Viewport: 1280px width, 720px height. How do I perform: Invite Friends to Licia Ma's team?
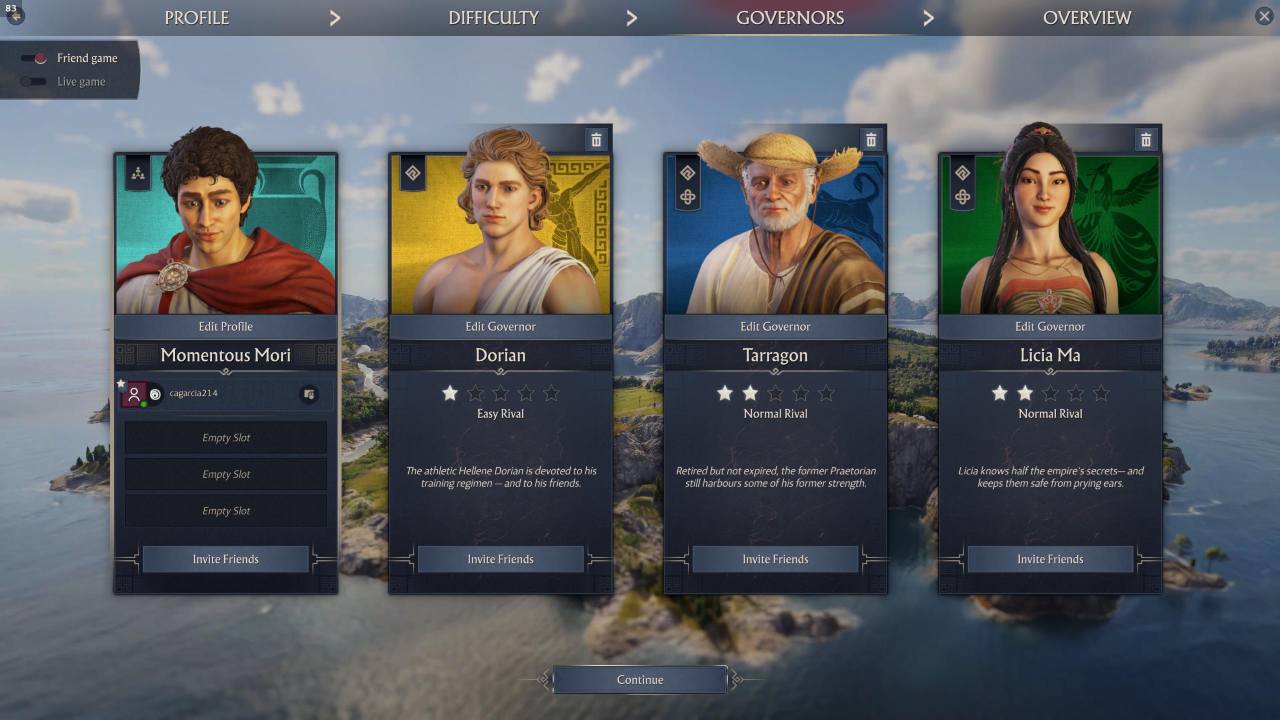pyautogui.click(x=1050, y=559)
